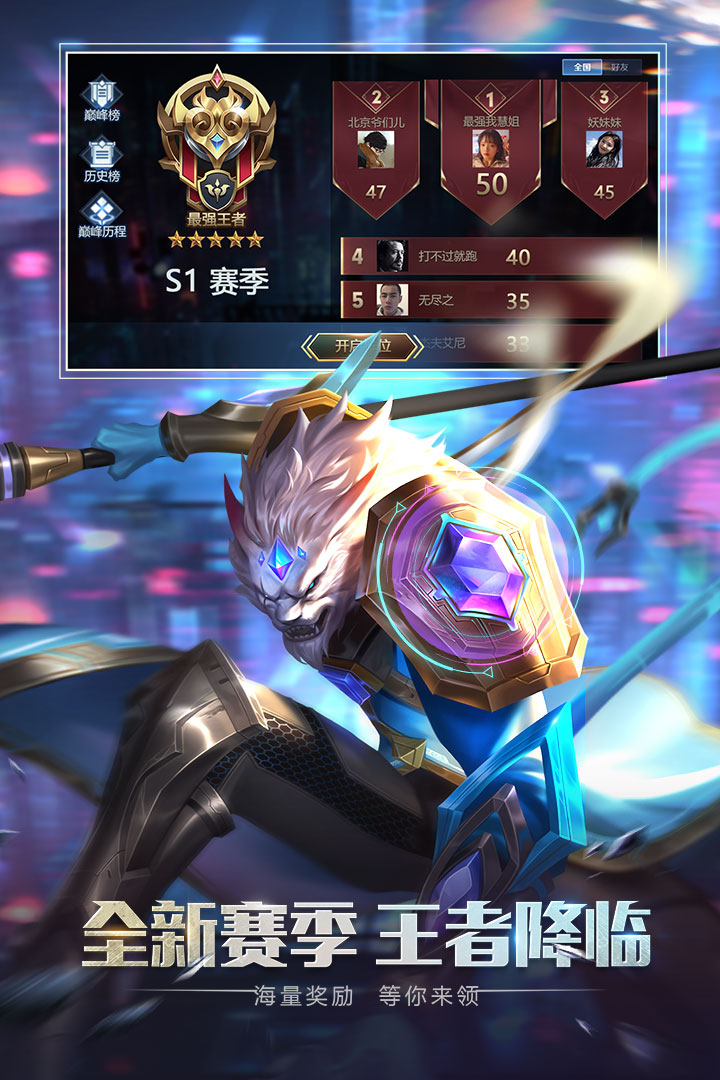Switch to the 好友 friends tab
The height and width of the screenshot is (1080, 720).
(621, 68)
